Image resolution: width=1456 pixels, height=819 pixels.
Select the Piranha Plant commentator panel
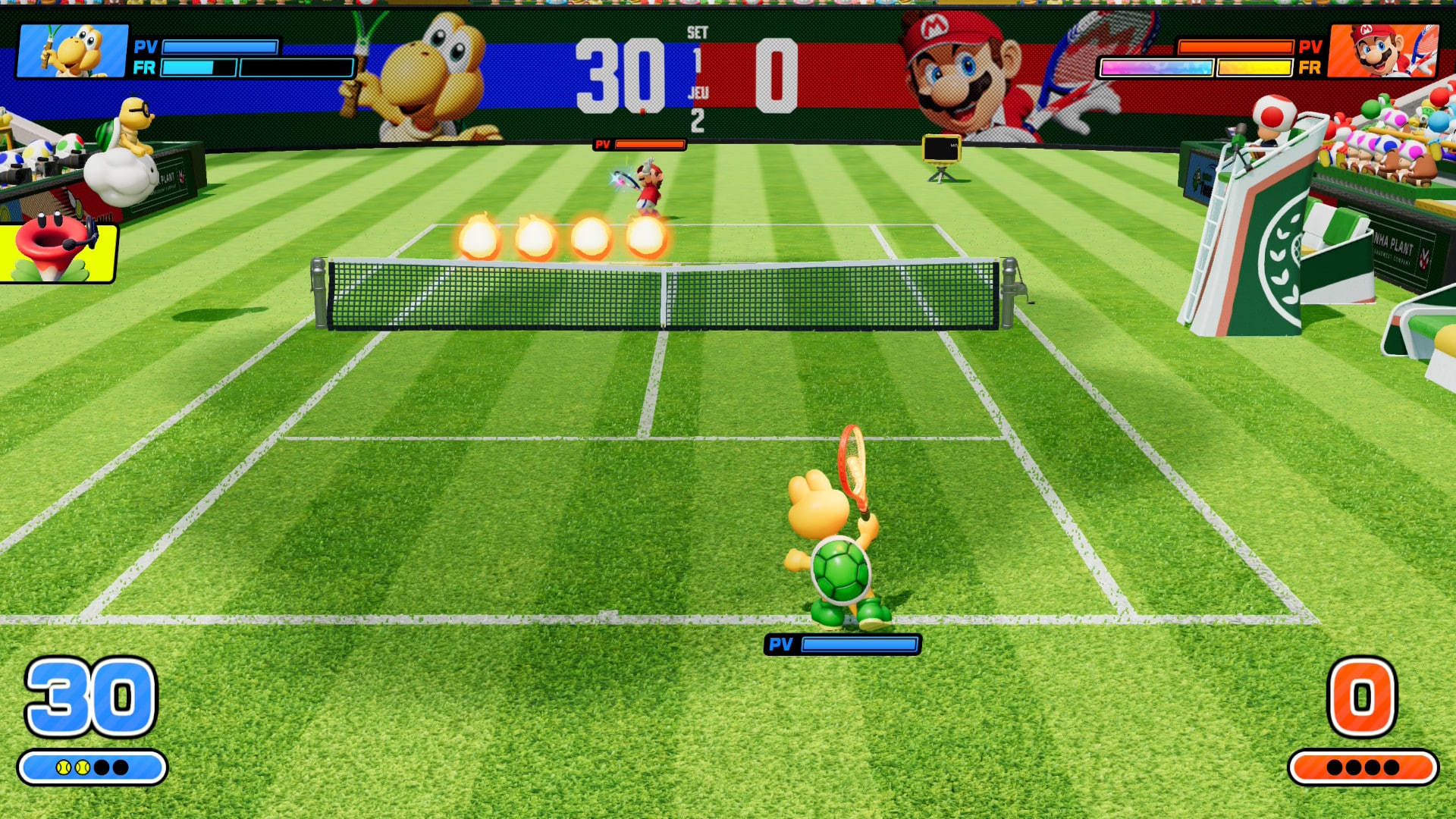58,251
